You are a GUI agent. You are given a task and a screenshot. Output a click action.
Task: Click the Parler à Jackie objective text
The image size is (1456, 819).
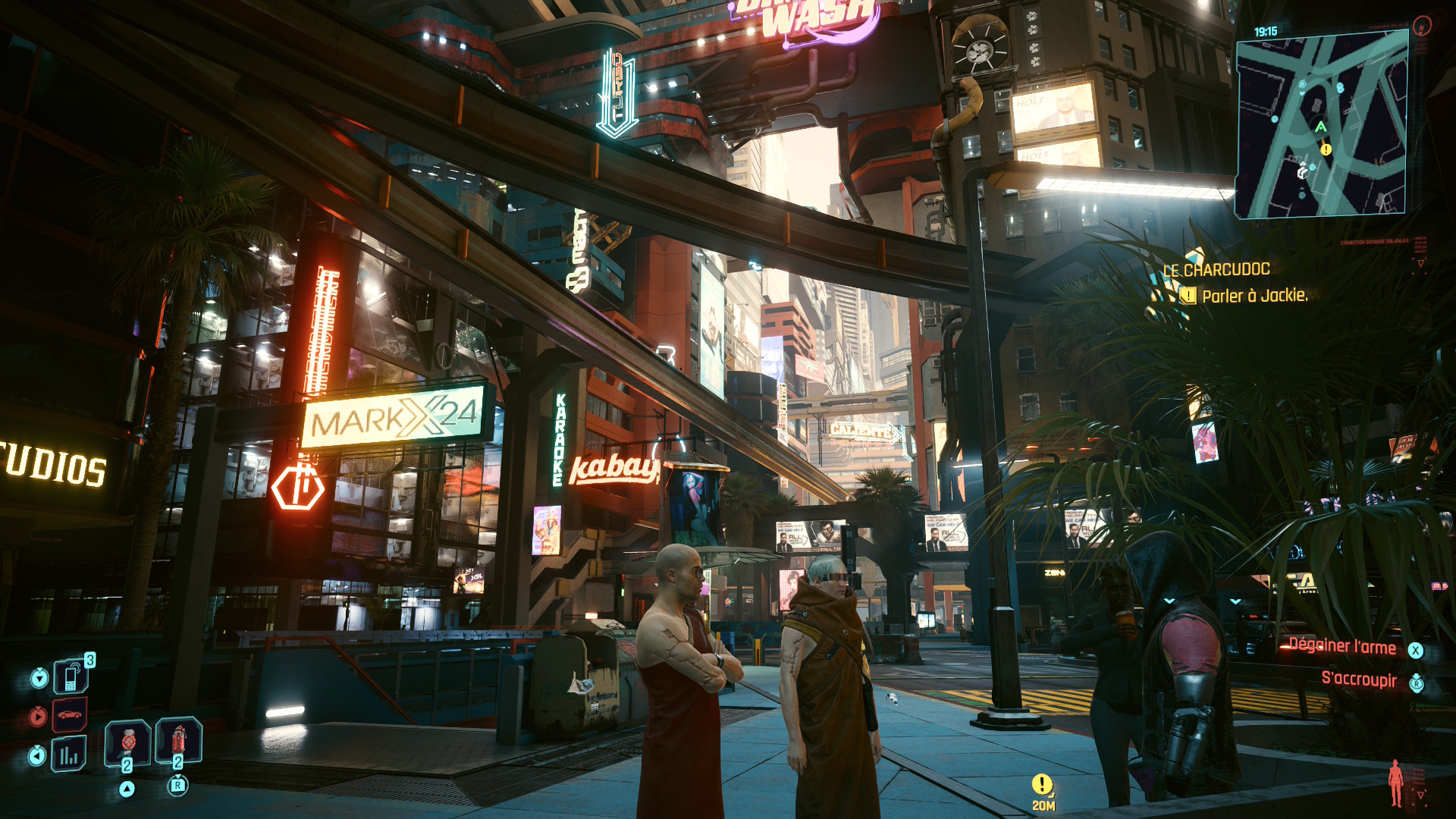click(x=1254, y=297)
